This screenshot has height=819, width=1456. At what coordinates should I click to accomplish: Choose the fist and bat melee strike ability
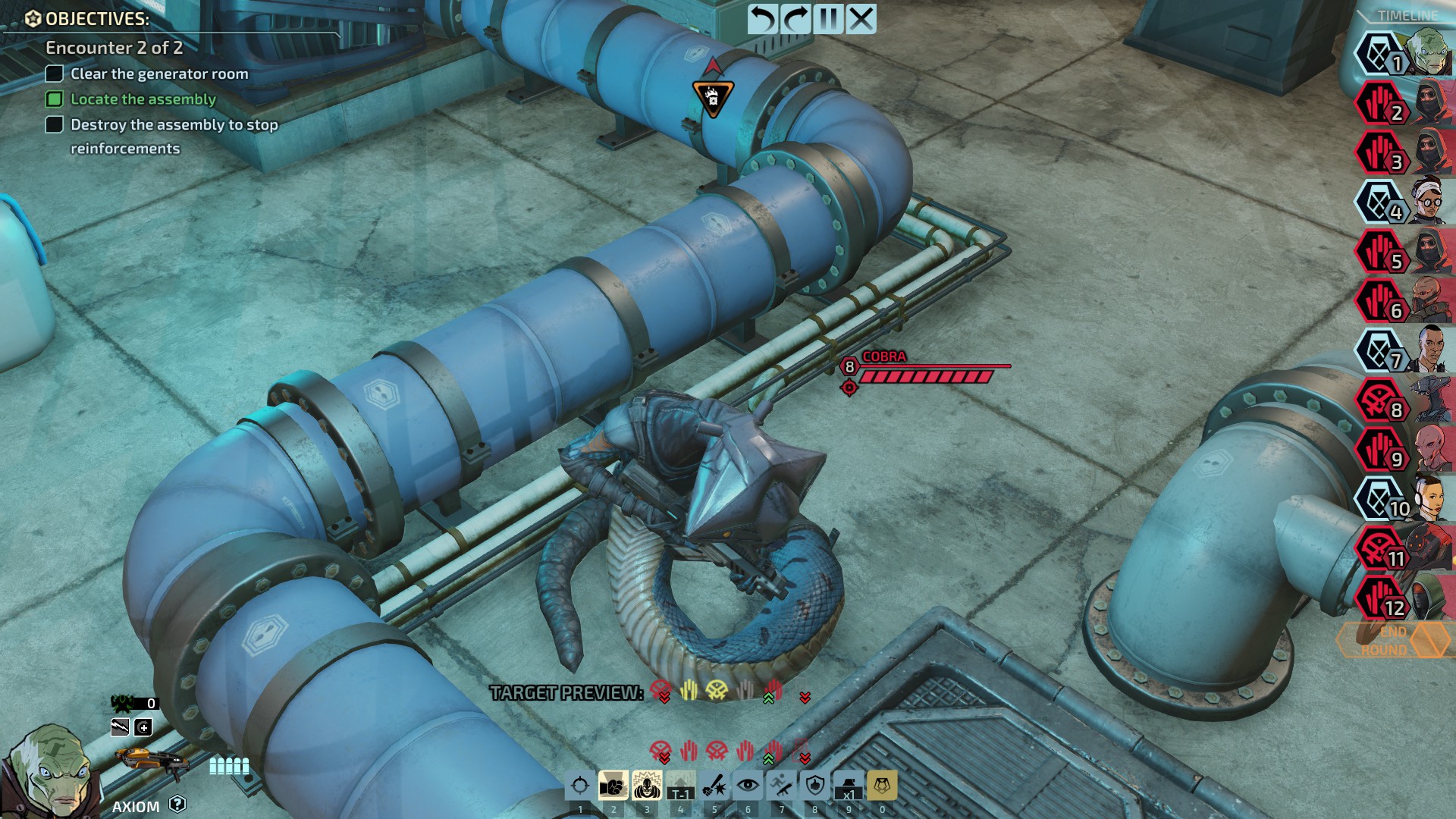pos(714,786)
